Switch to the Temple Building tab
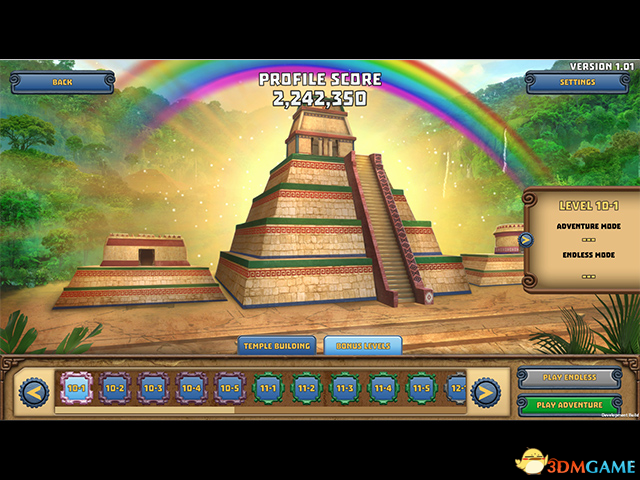 (277, 345)
